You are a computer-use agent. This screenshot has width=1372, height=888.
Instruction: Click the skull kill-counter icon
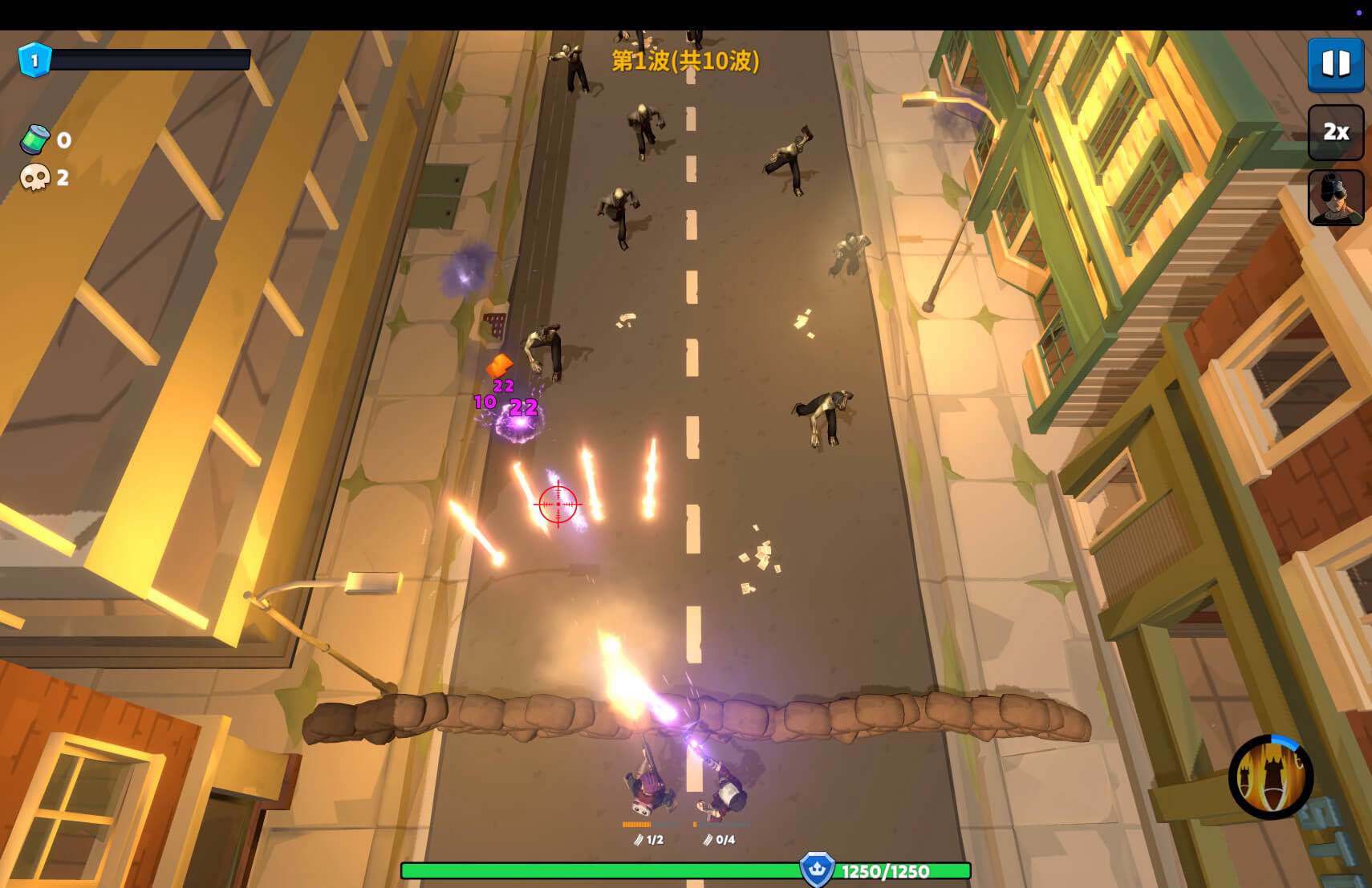[34, 177]
